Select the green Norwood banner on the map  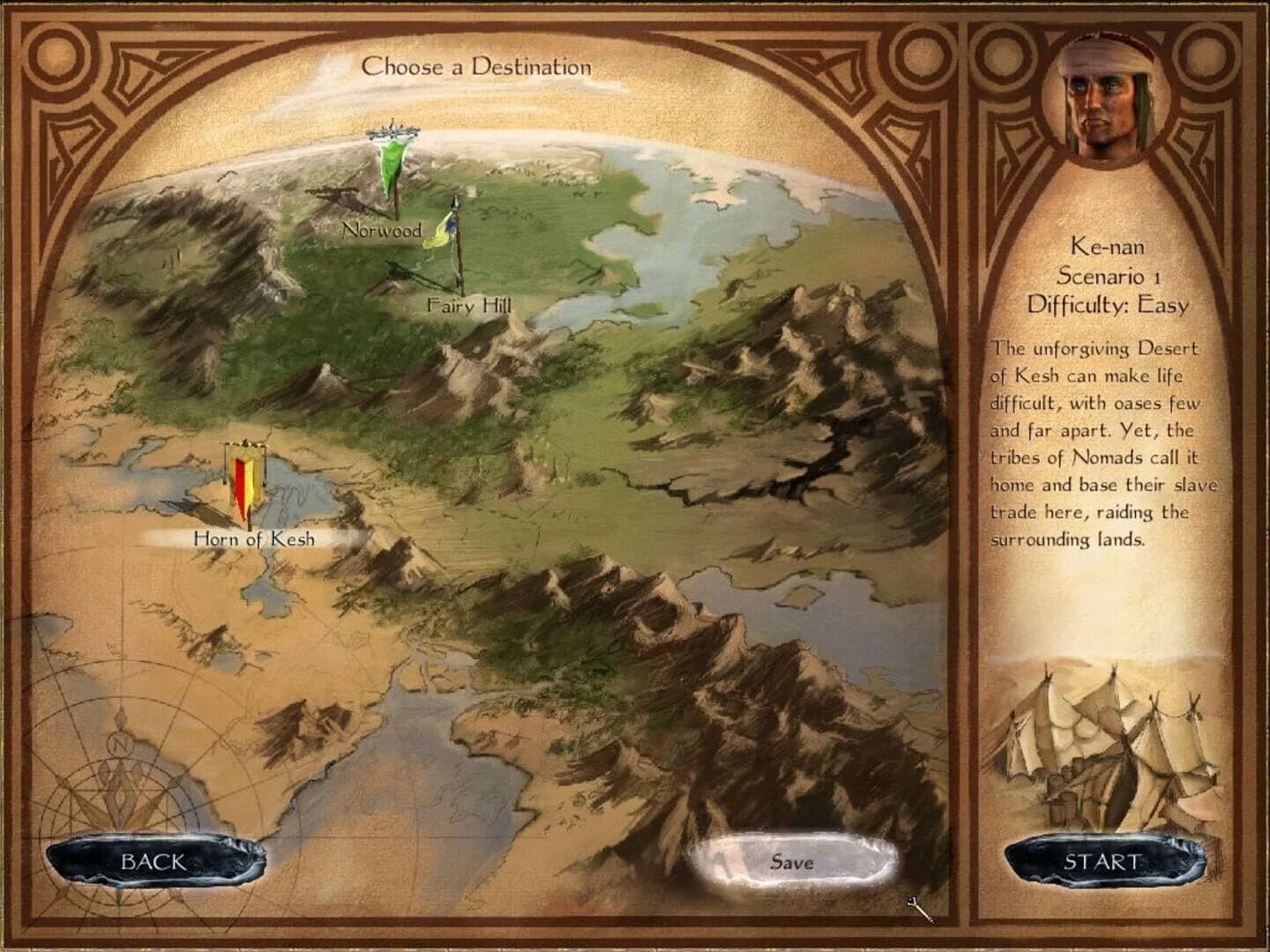[392, 167]
